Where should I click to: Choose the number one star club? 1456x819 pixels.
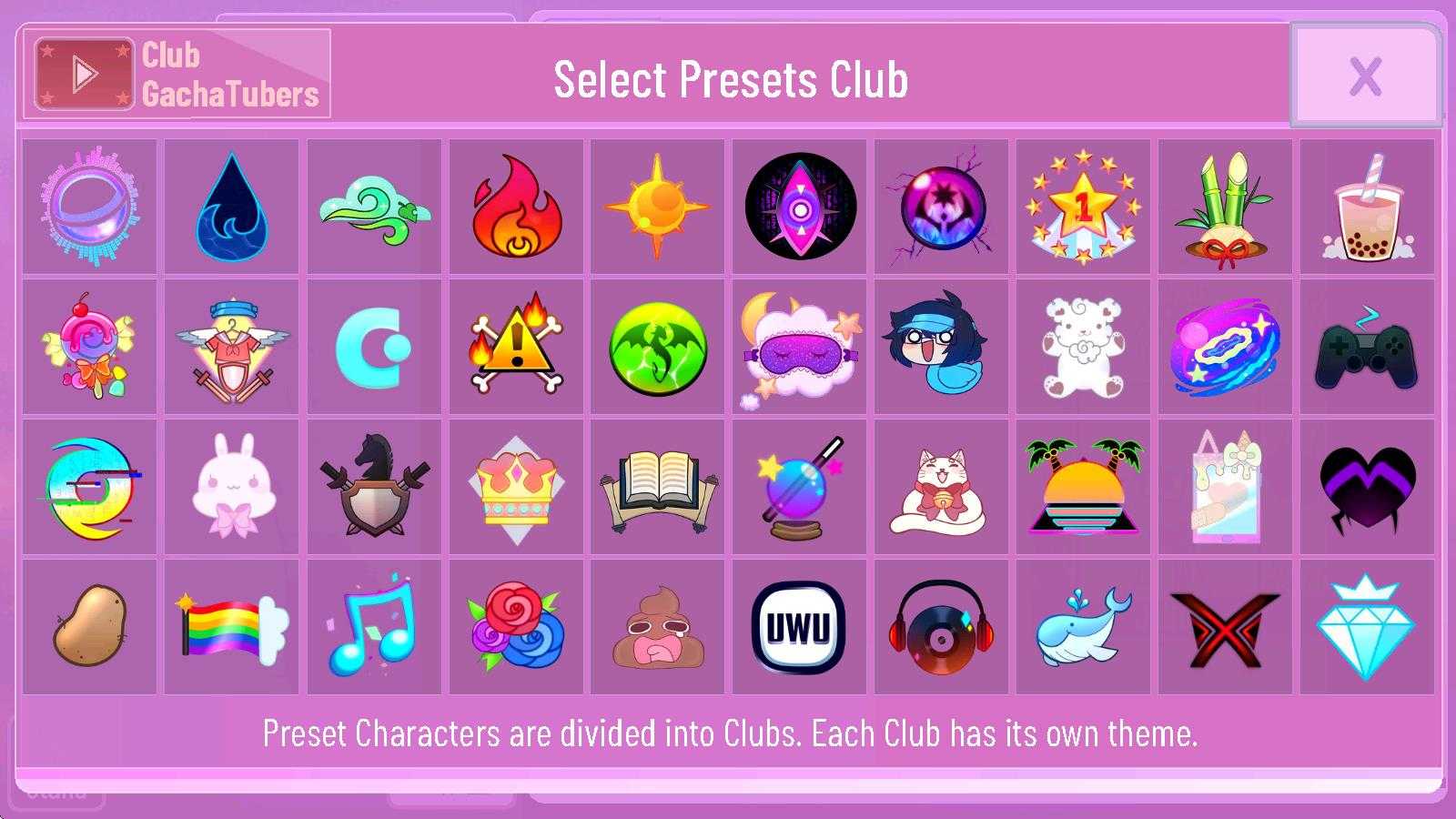coord(1083,207)
